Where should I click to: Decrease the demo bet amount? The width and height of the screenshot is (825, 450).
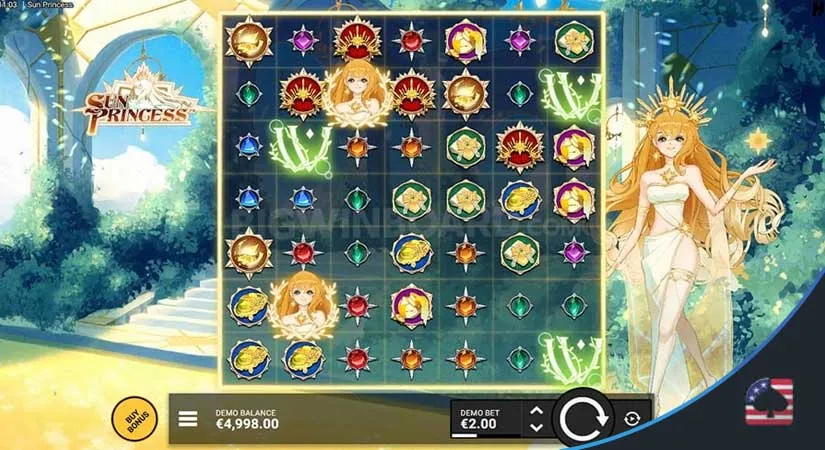pyautogui.click(x=536, y=427)
